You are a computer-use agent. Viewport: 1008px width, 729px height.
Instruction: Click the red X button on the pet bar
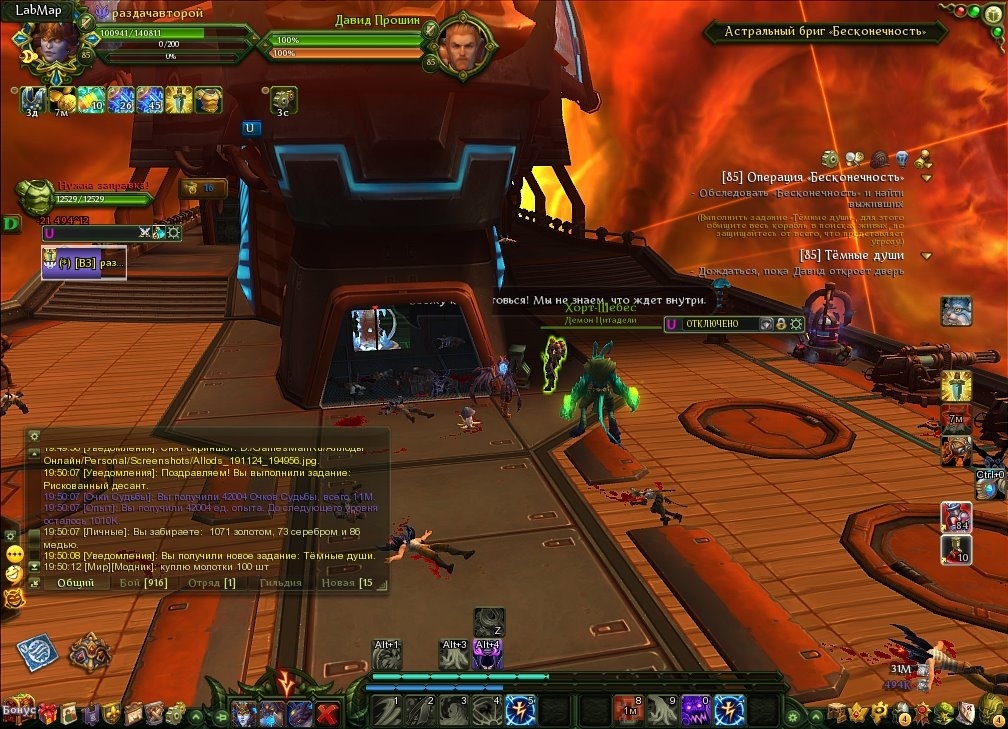[x=326, y=713]
